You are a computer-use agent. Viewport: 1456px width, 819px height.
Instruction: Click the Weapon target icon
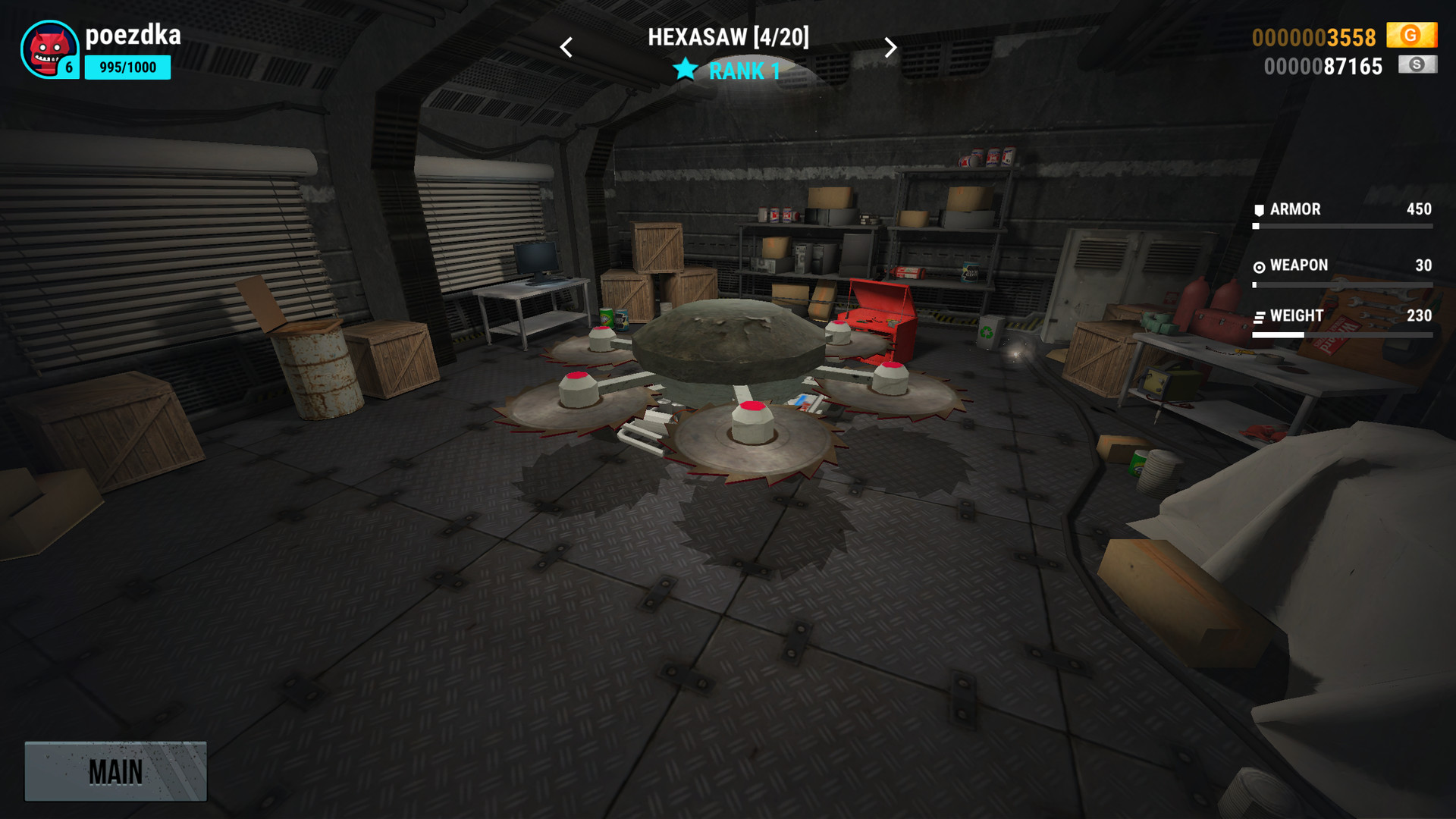(x=1258, y=265)
